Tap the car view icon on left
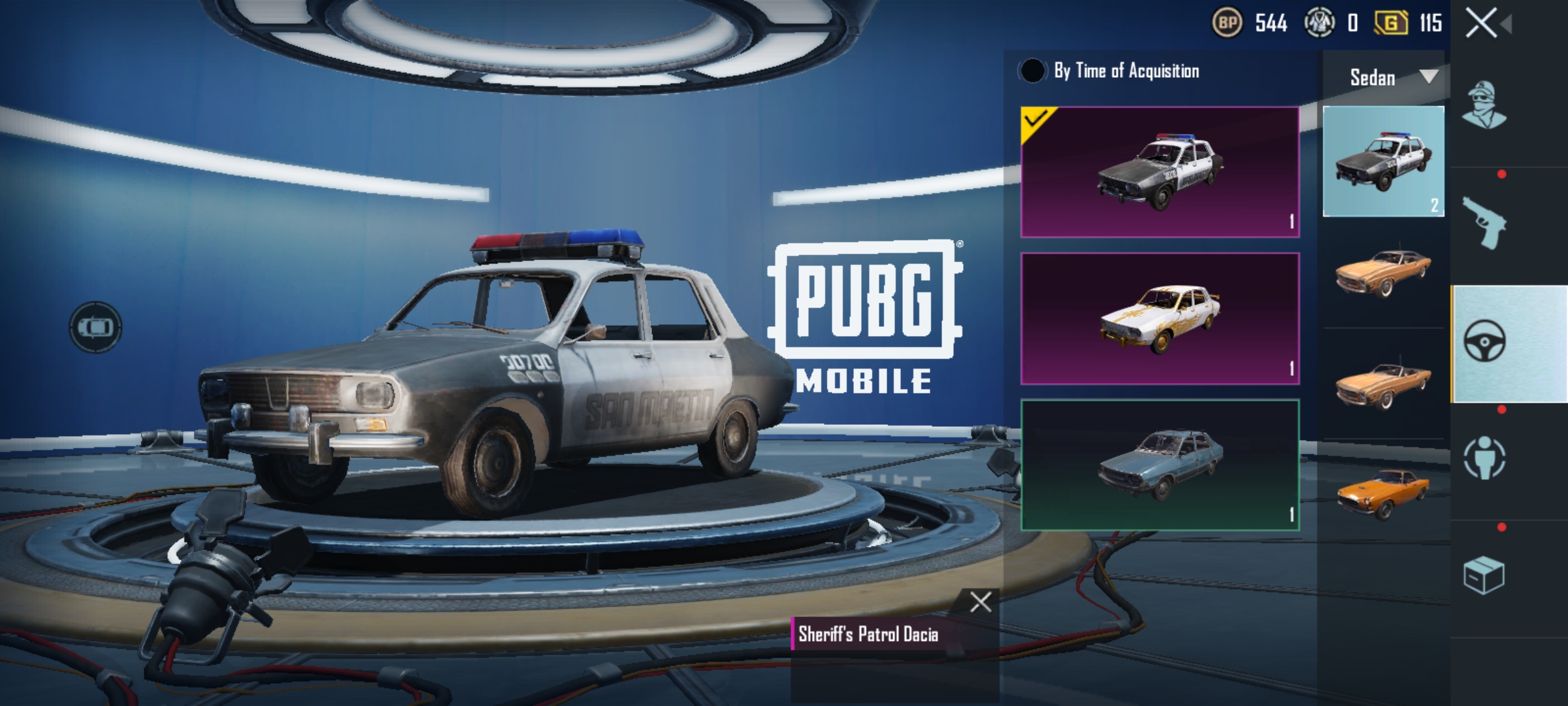 pyautogui.click(x=95, y=327)
